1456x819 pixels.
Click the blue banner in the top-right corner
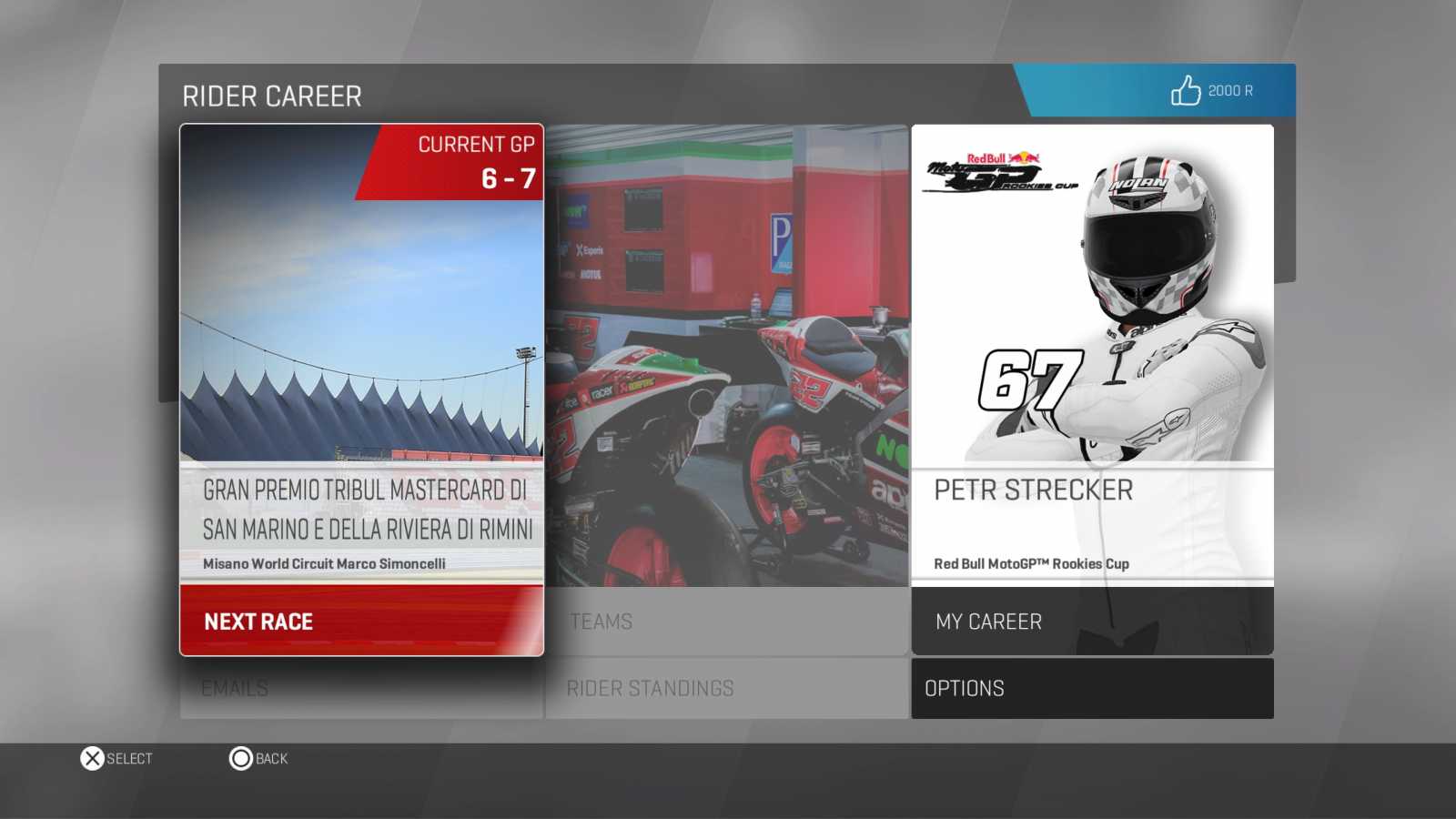tap(1156, 90)
